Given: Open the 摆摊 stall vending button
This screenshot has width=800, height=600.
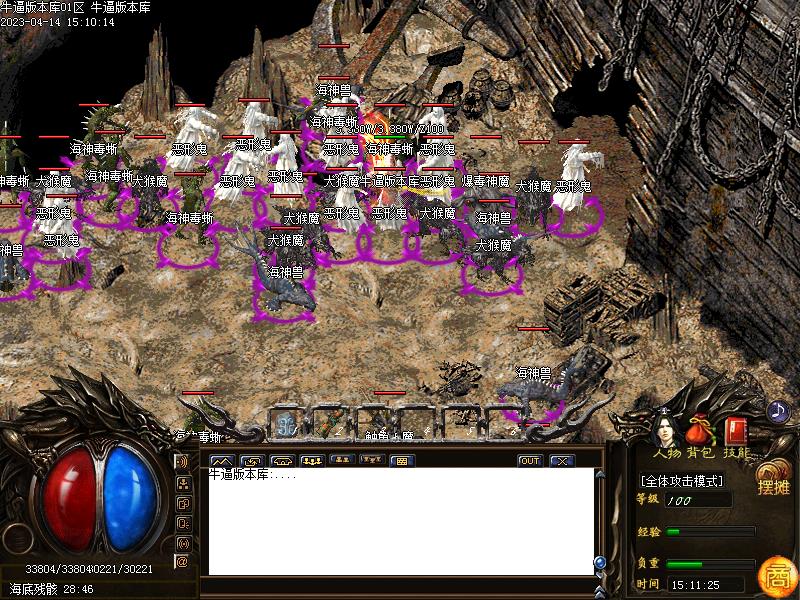Looking at the screenshot, I should pyautogui.click(x=773, y=480).
